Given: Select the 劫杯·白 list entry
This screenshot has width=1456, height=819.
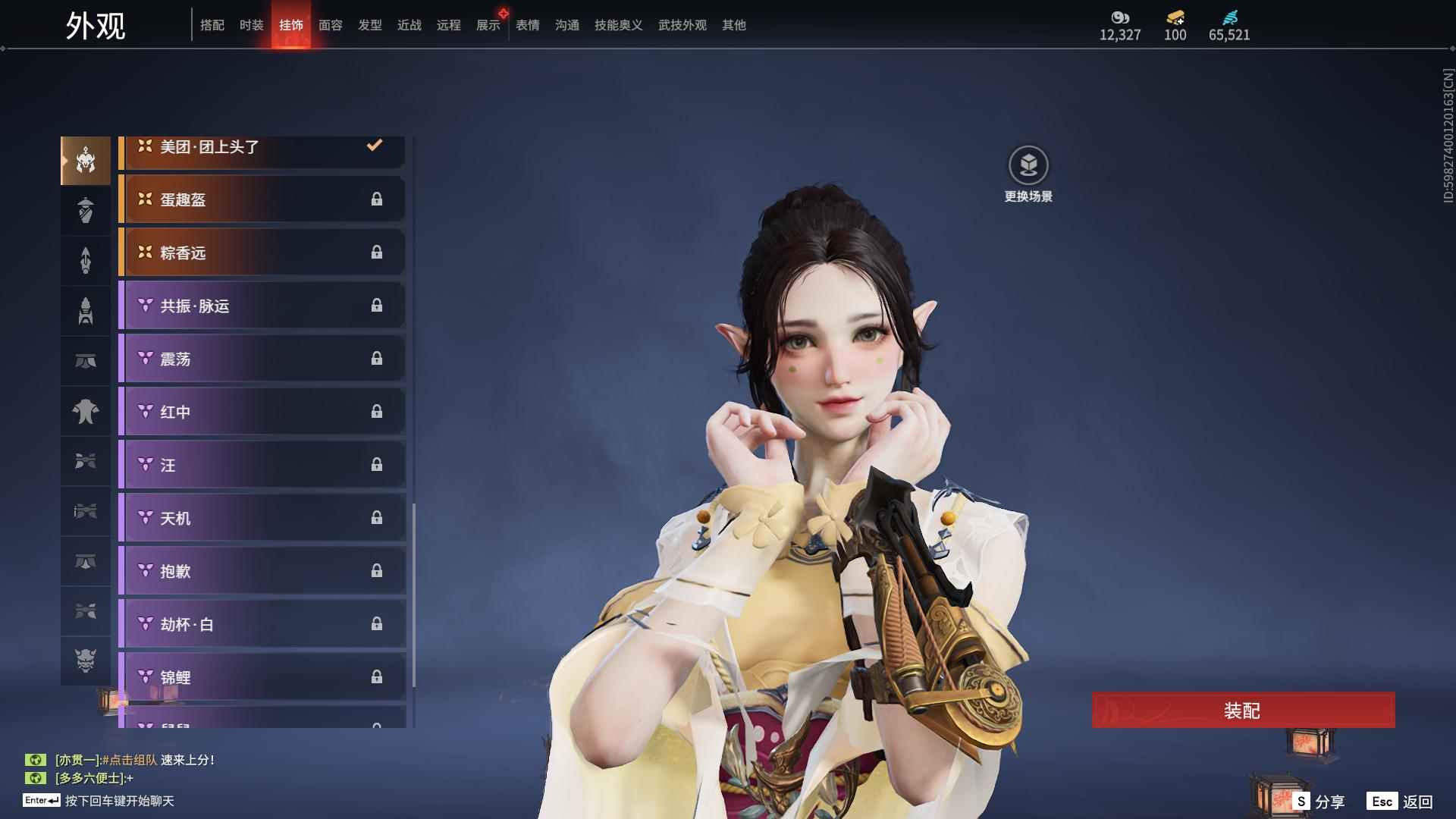Looking at the screenshot, I should (x=262, y=624).
